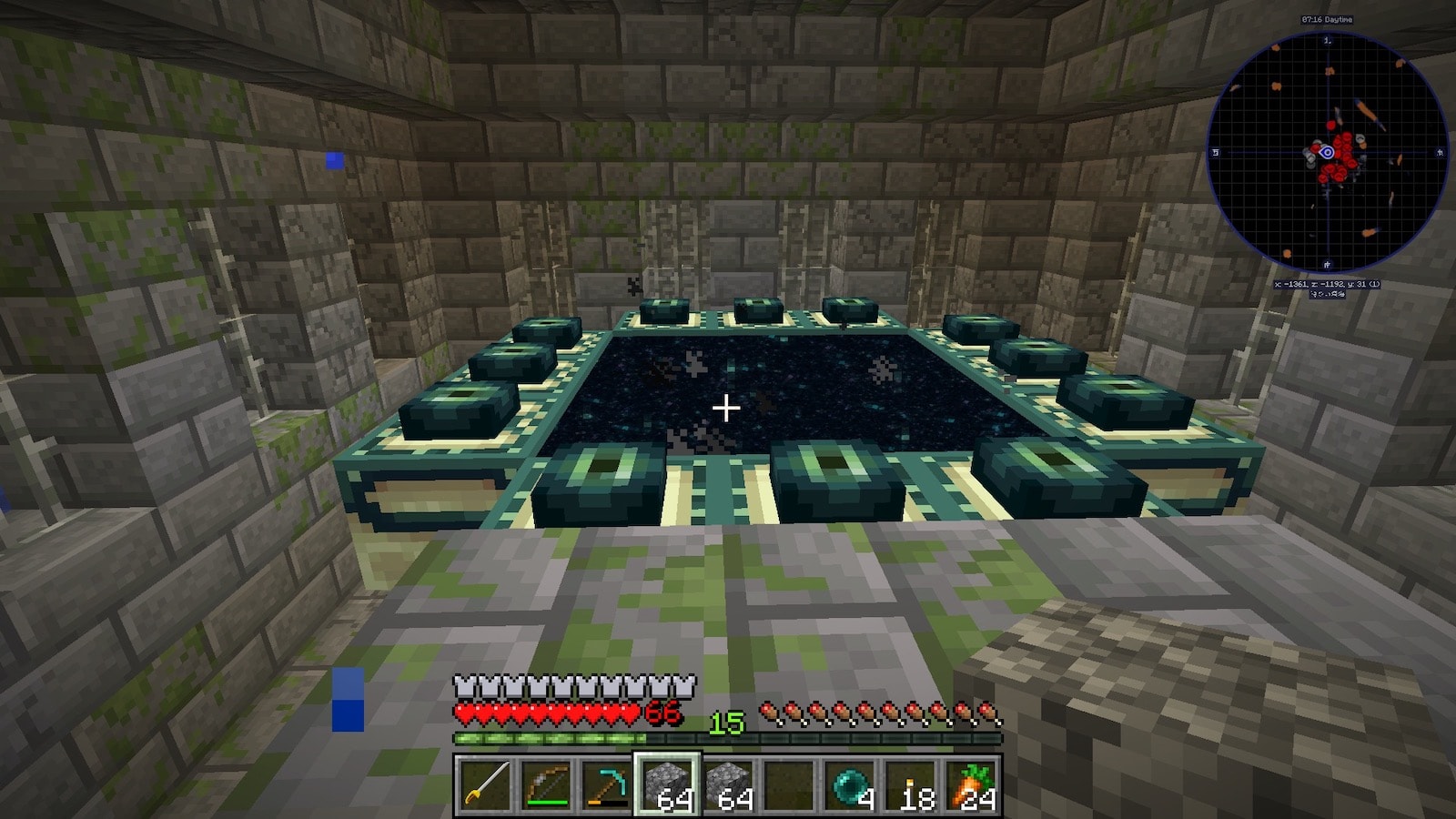Switch to the torch stack slot
The width and height of the screenshot is (1456, 819).
click(911, 784)
